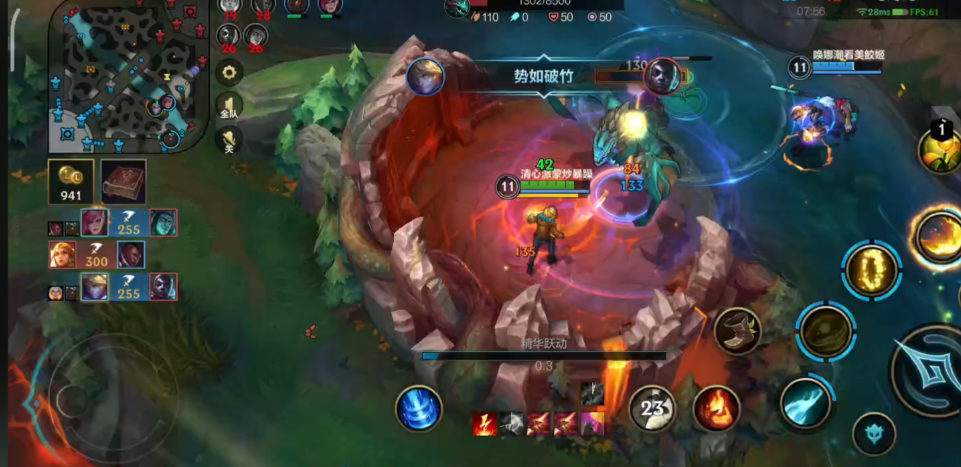Cast the Ignite summoner spell
The image size is (961, 467).
pyautogui.click(x=716, y=408)
